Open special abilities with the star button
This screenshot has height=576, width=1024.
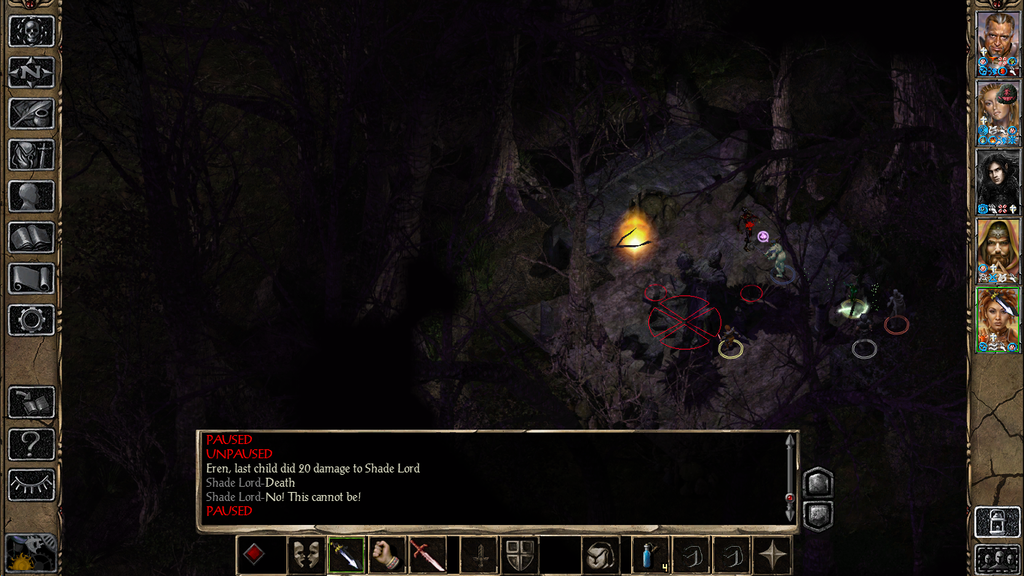tap(773, 555)
